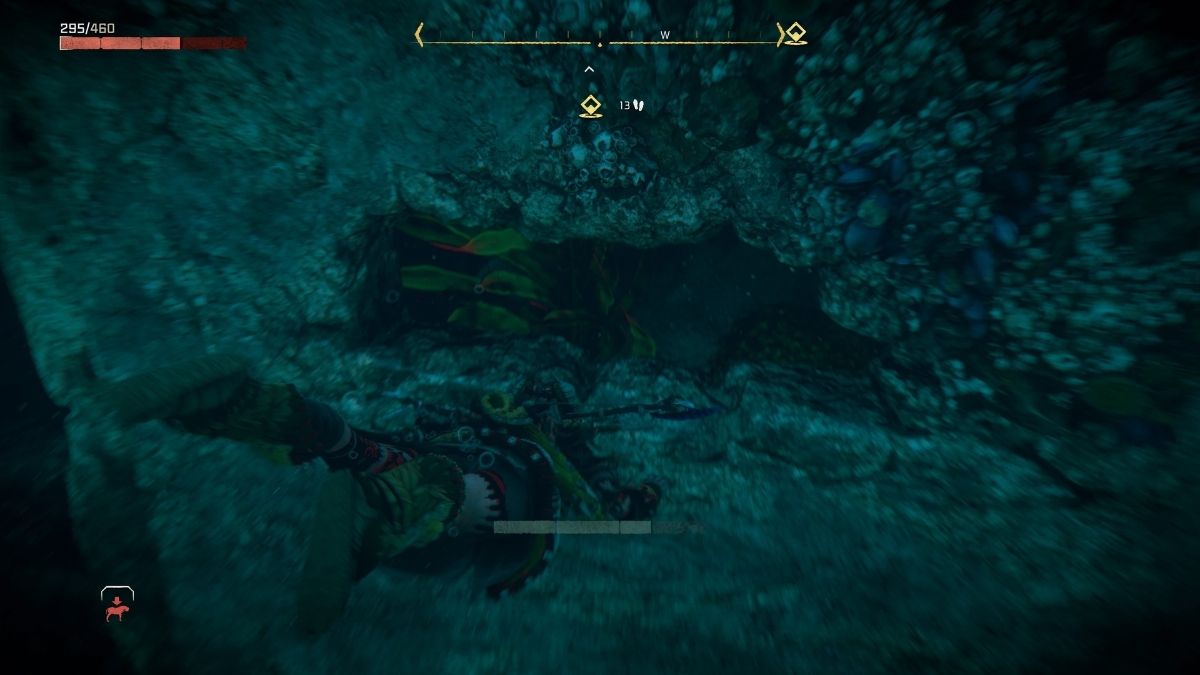Select the quest marker at the compass end
1200x675 pixels.
[x=795, y=34]
